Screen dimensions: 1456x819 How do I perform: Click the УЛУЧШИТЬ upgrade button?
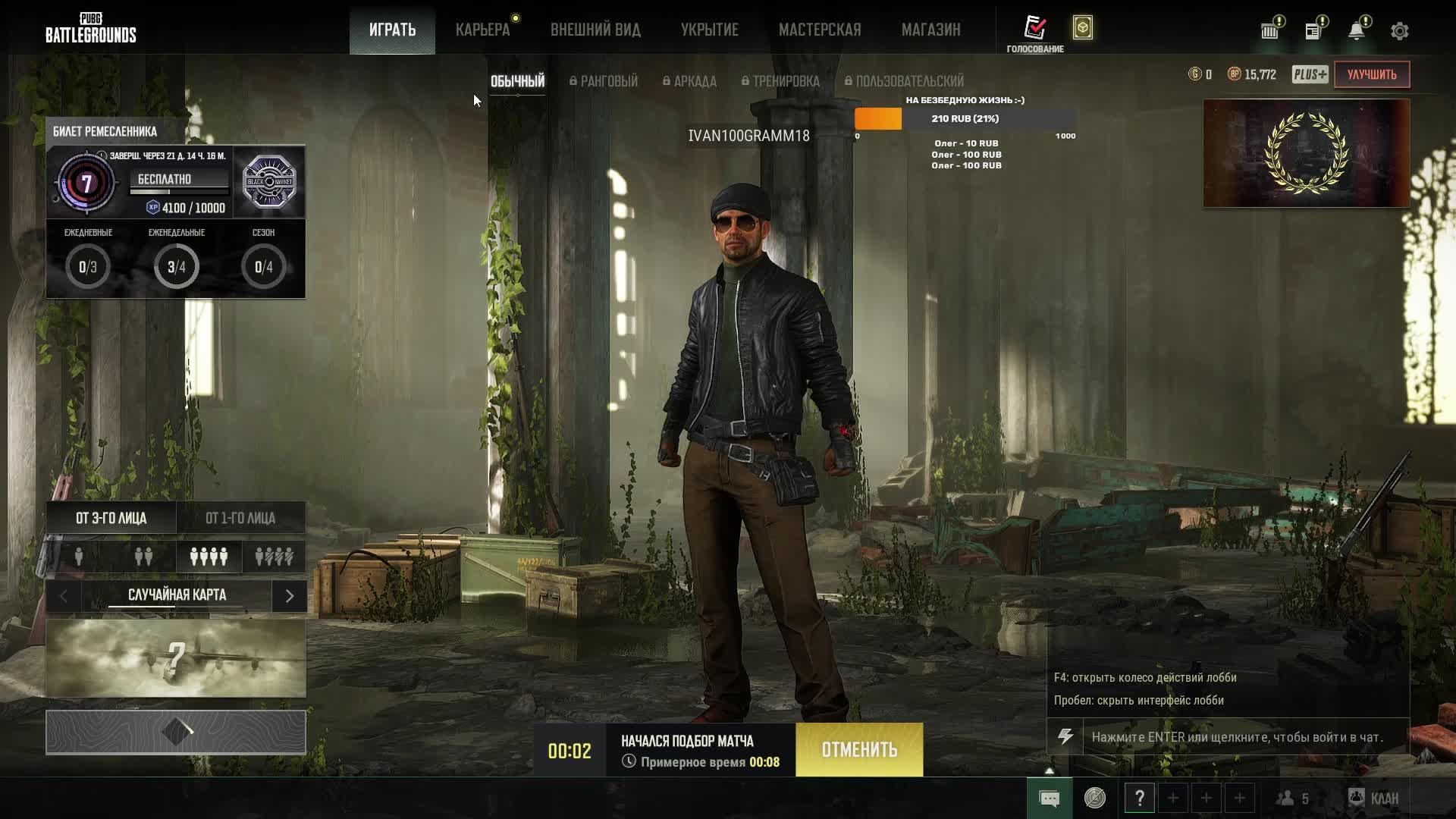click(x=1371, y=74)
